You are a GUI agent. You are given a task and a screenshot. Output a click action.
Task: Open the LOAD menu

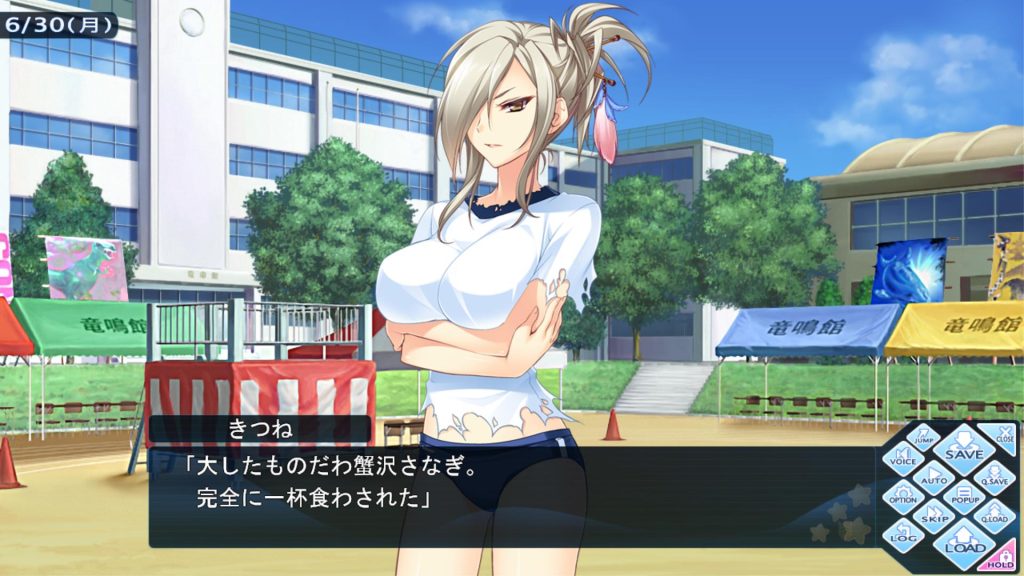tap(964, 544)
